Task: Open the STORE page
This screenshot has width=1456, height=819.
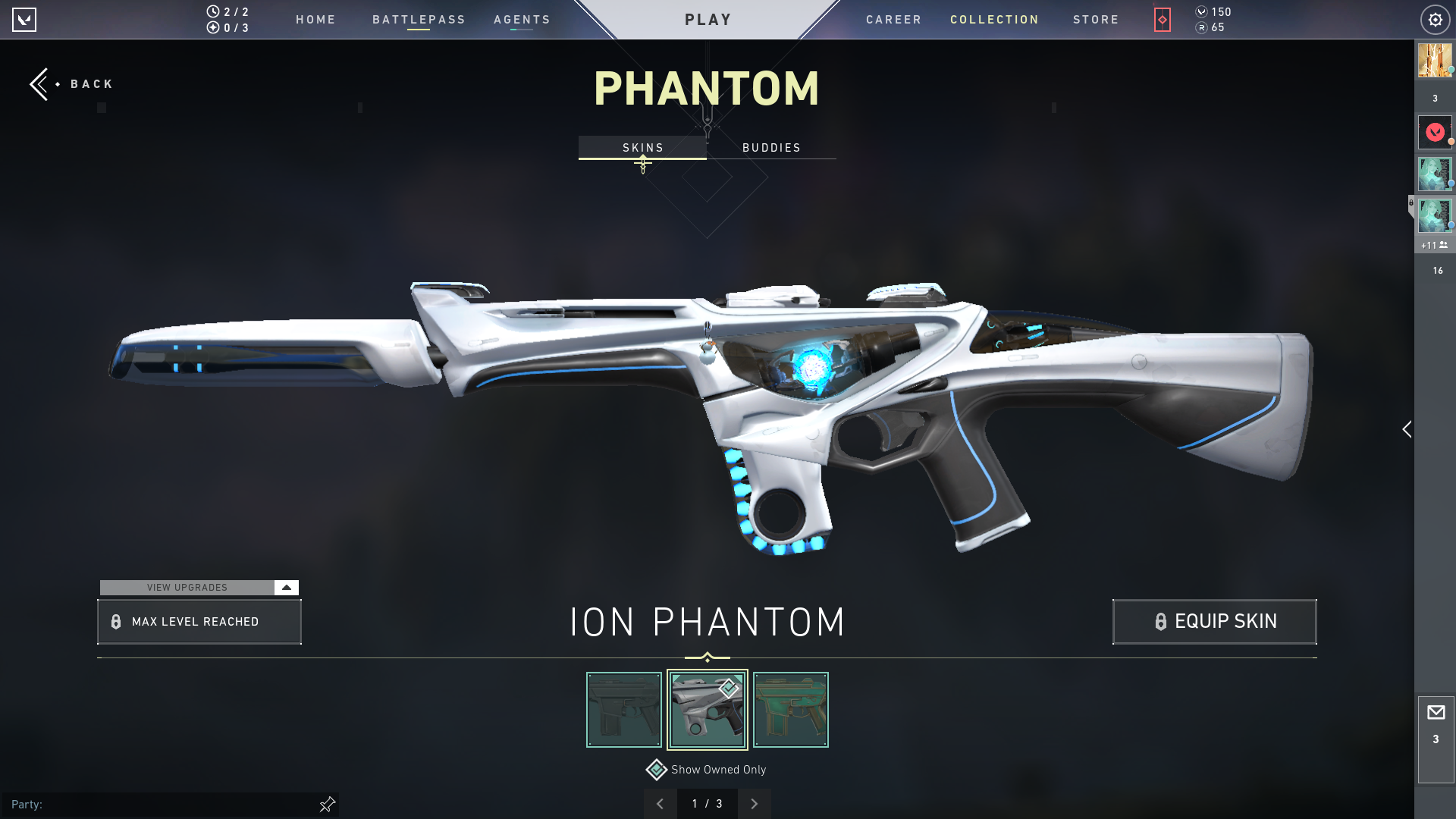Action: (x=1096, y=20)
